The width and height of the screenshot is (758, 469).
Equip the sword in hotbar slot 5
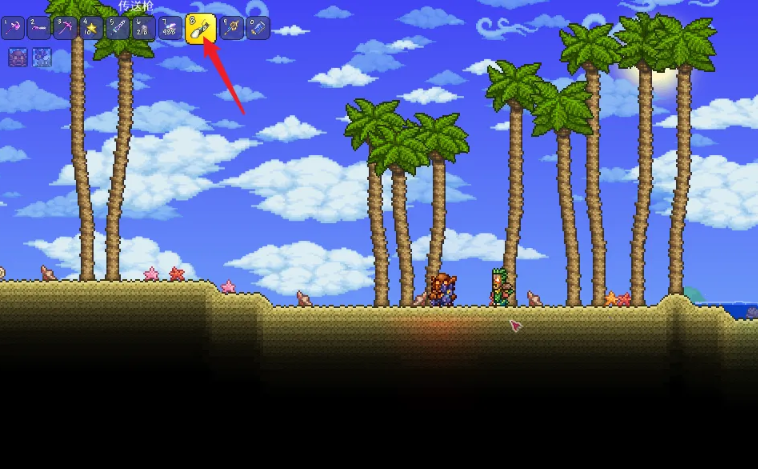point(117,28)
